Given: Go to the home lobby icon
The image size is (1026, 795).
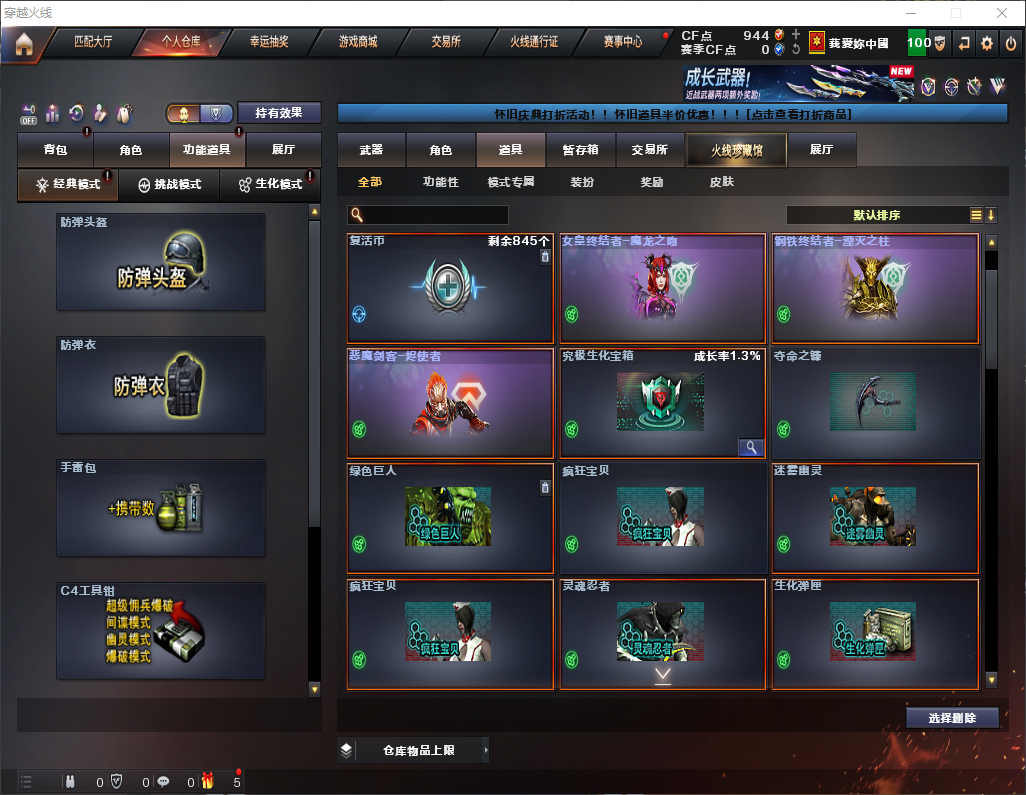Looking at the screenshot, I should [23, 43].
